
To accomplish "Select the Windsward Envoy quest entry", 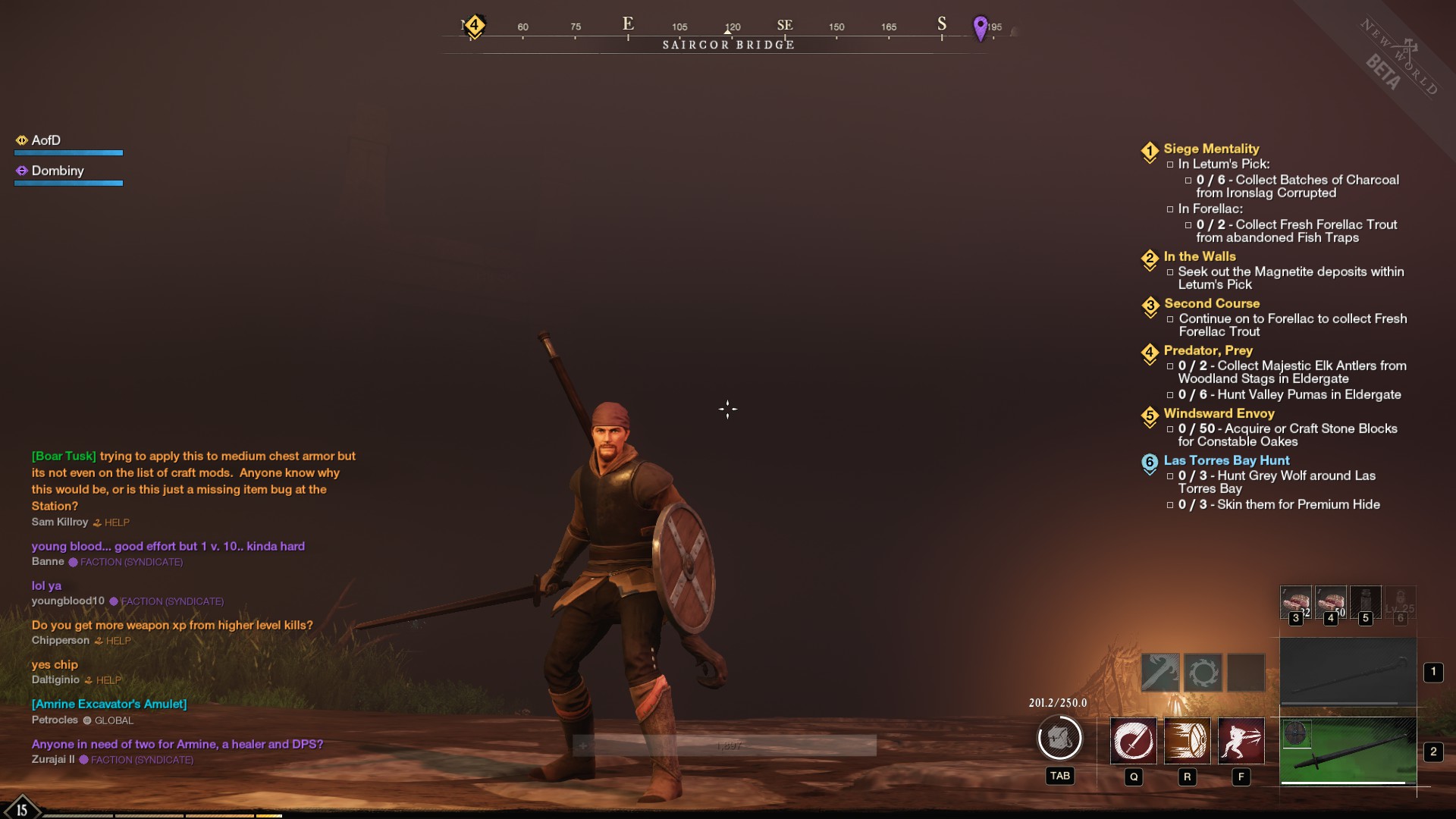I will (1219, 413).
